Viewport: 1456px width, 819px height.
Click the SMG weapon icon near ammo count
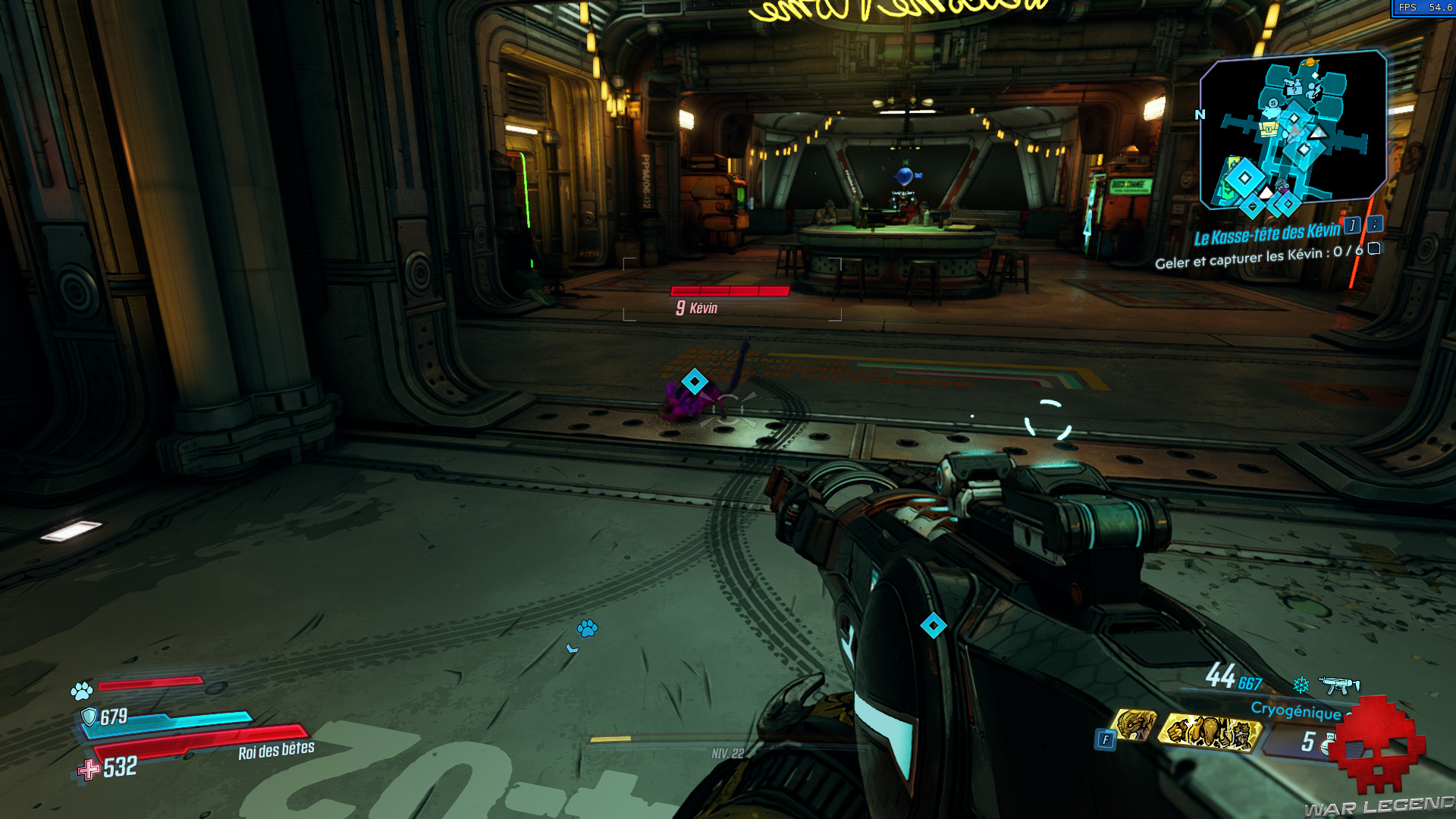click(1339, 685)
